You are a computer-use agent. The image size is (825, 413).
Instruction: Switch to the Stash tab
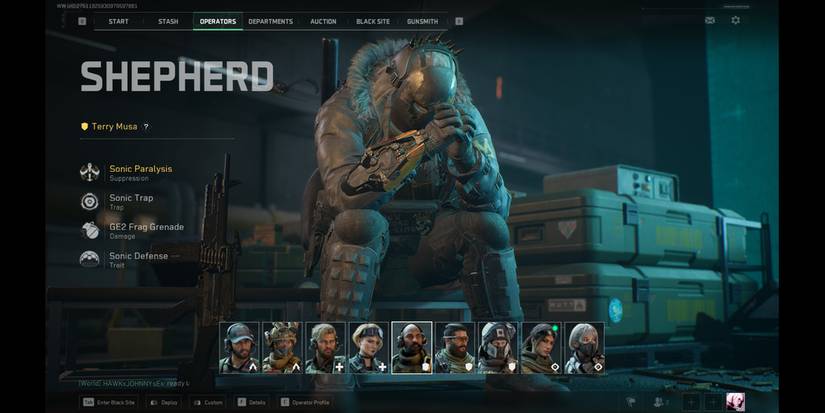[168, 21]
